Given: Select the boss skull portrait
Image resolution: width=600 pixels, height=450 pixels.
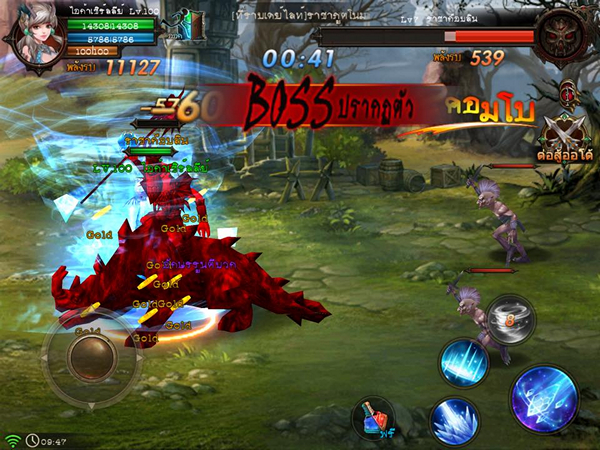Looking at the screenshot, I should [x=558, y=38].
